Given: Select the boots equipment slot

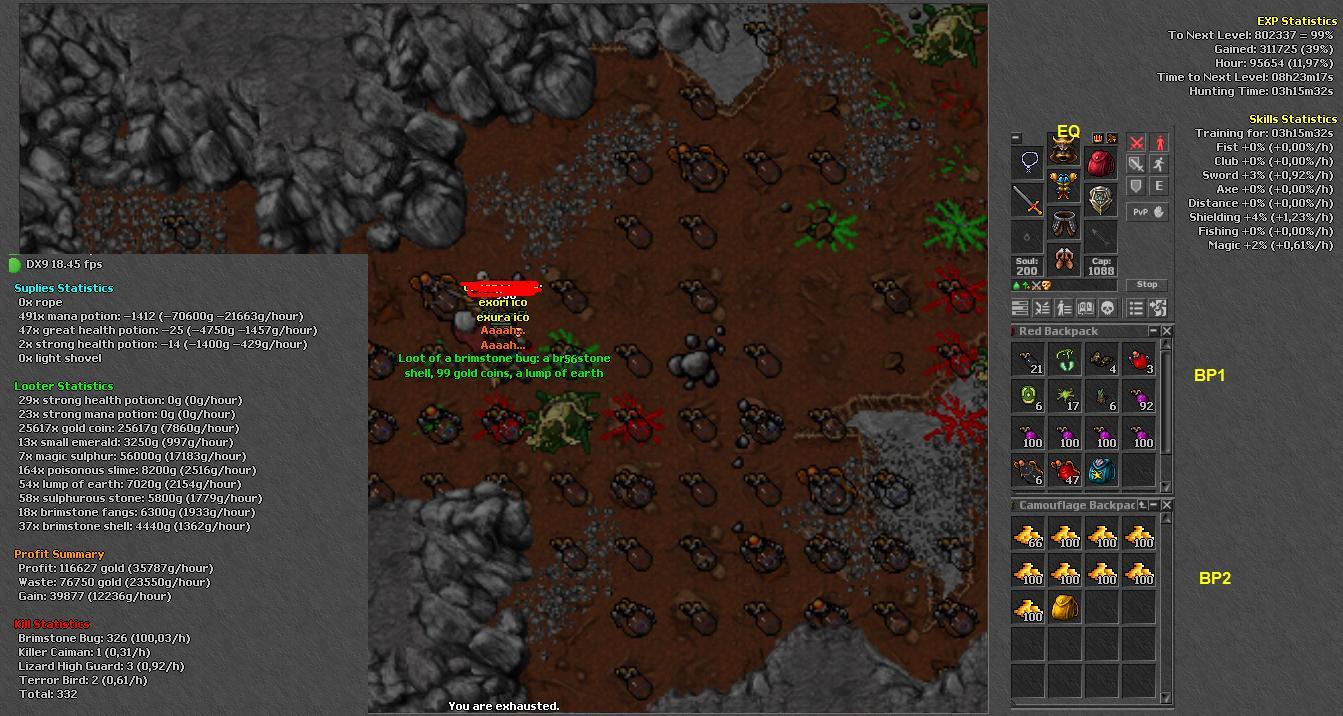Looking at the screenshot, I should point(1064,259).
